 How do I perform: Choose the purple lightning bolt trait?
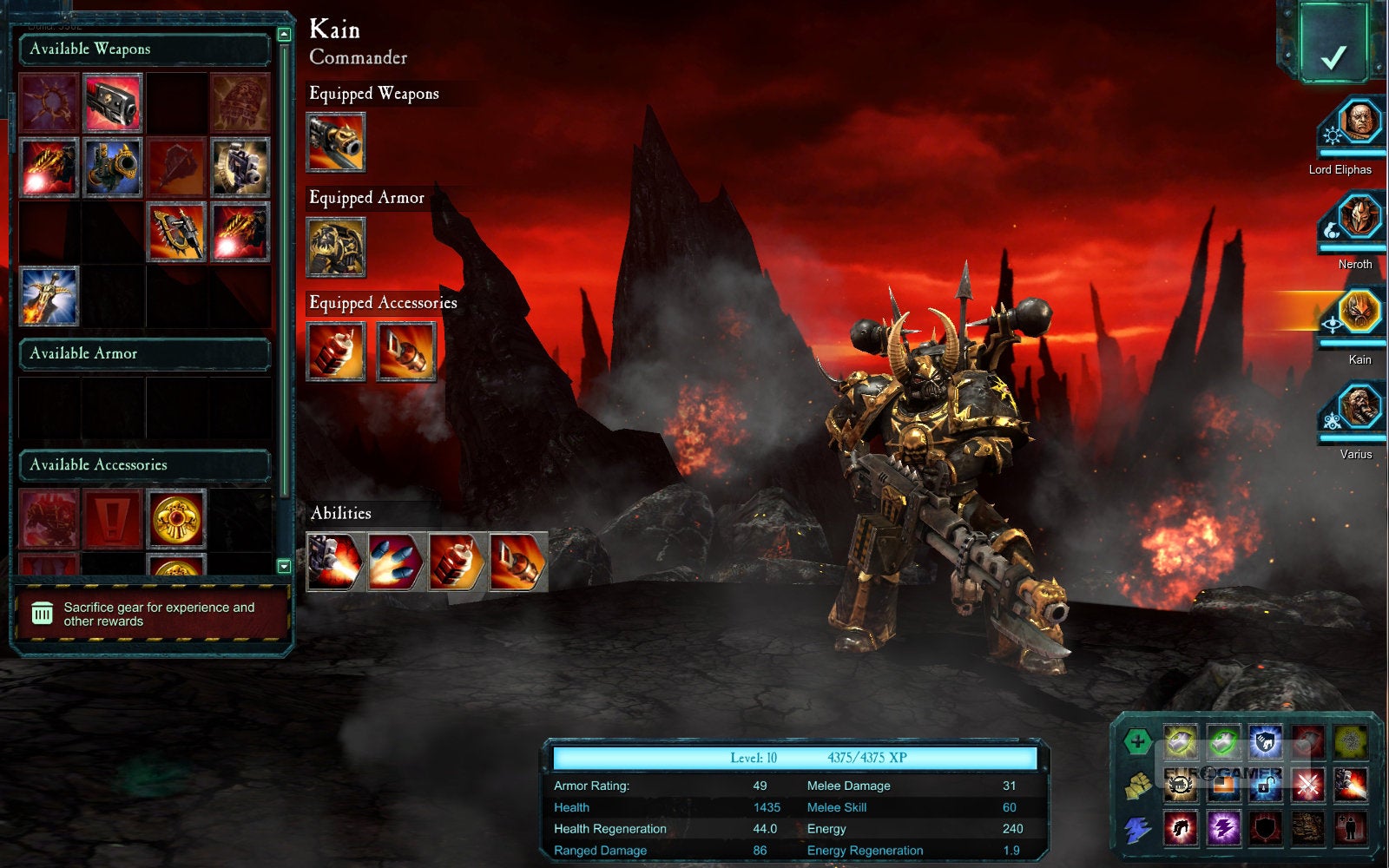tap(1223, 828)
